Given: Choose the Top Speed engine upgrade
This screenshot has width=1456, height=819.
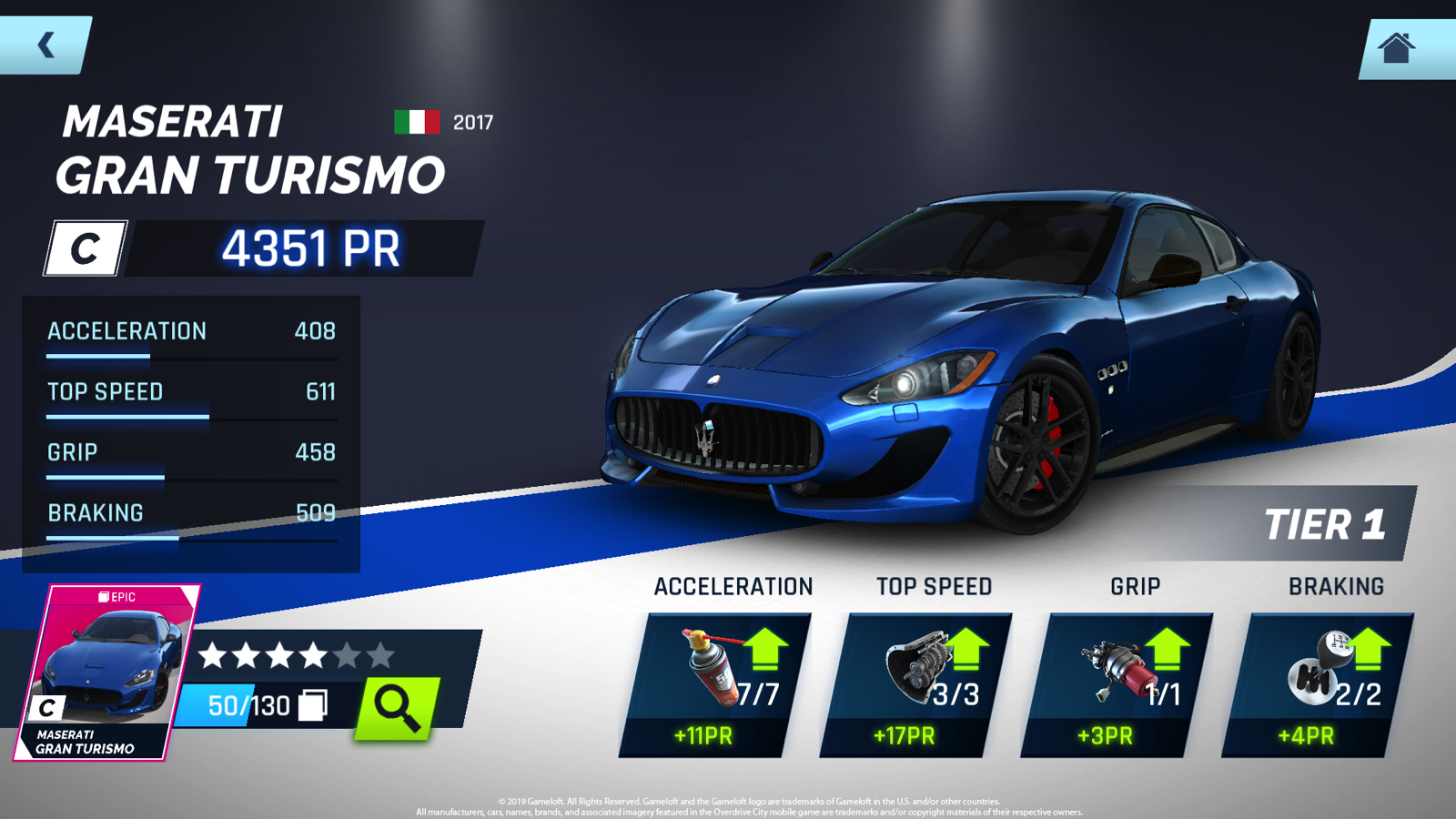Looking at the screenshot, I should click(x=916, y=684).
